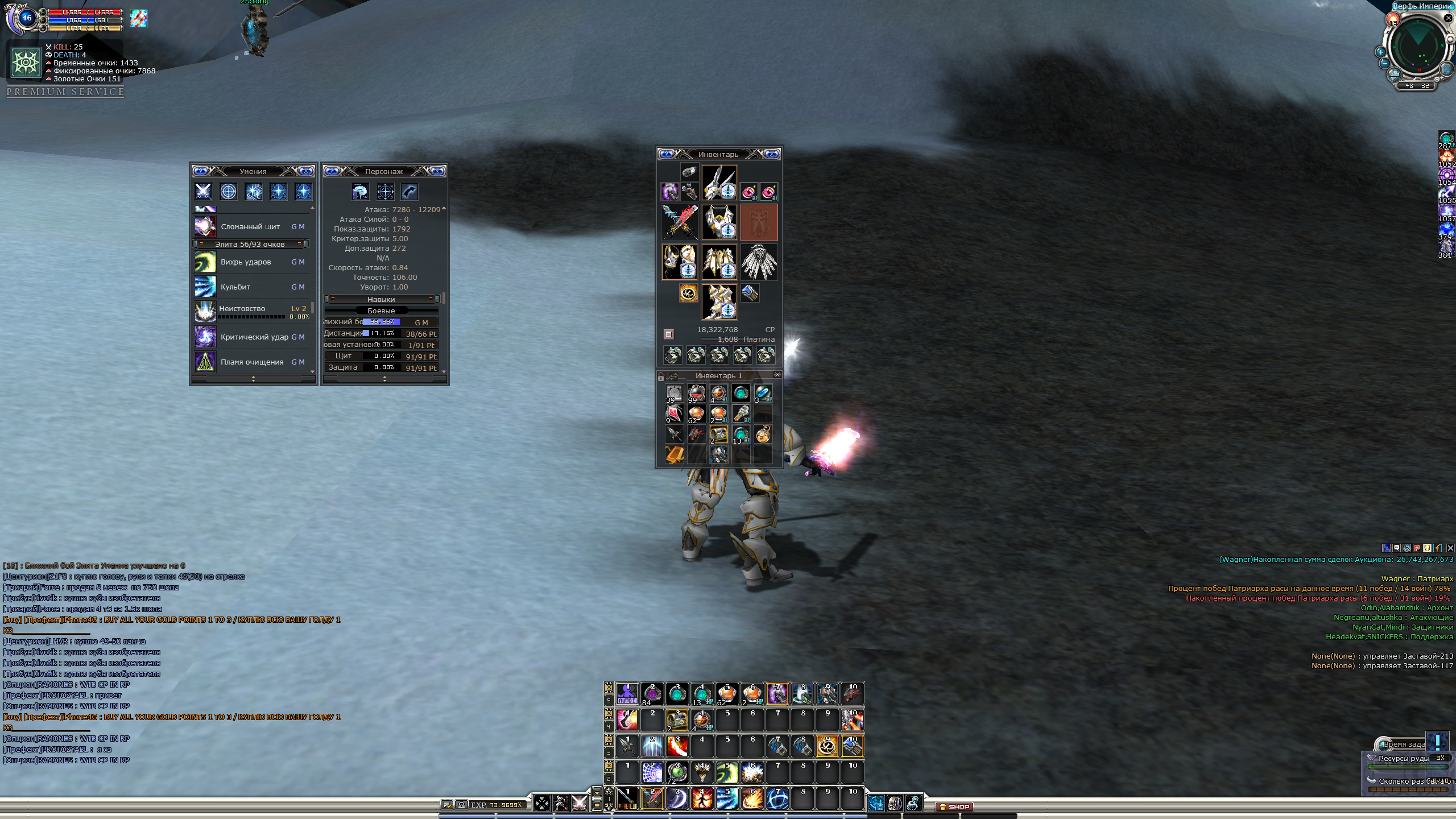Select the equipped crossed swords weapon slot
Viewport: 1456px width, 819px height.
point(680,222)
